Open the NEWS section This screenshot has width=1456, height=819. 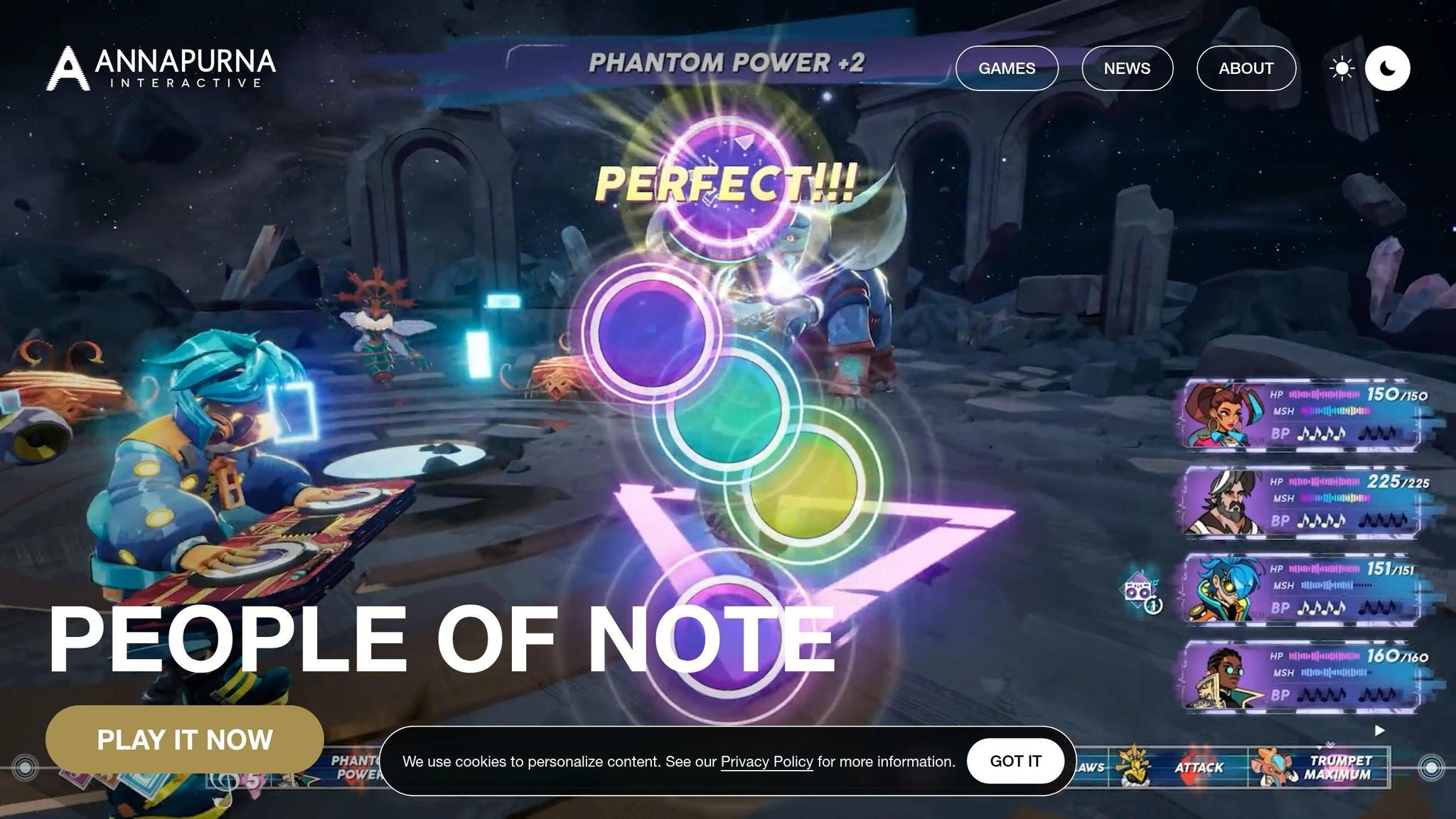click(x=1126, y=68)
